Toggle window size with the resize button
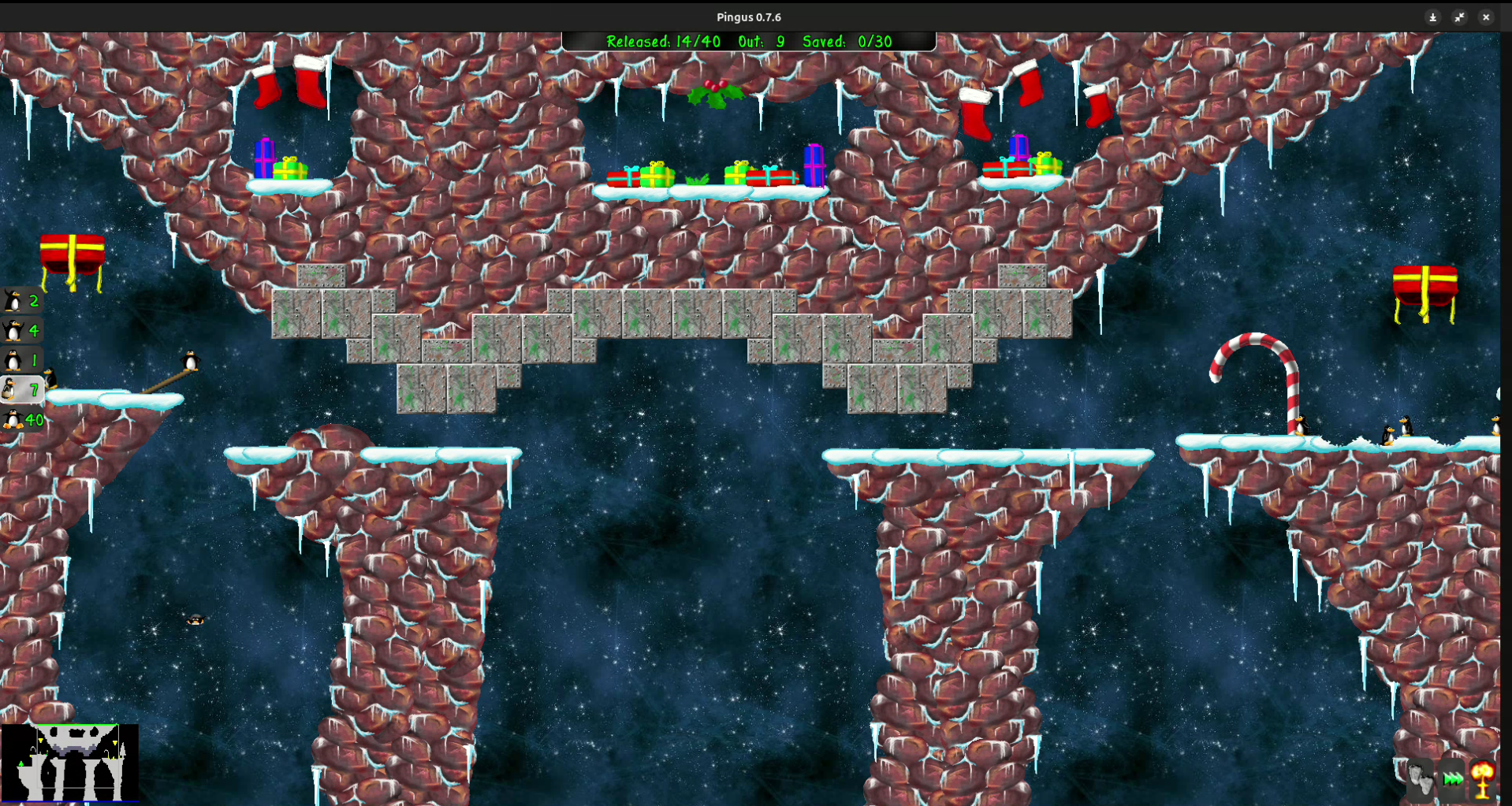The height and width of the screenshot is (806, 1512). point(1459,17)
